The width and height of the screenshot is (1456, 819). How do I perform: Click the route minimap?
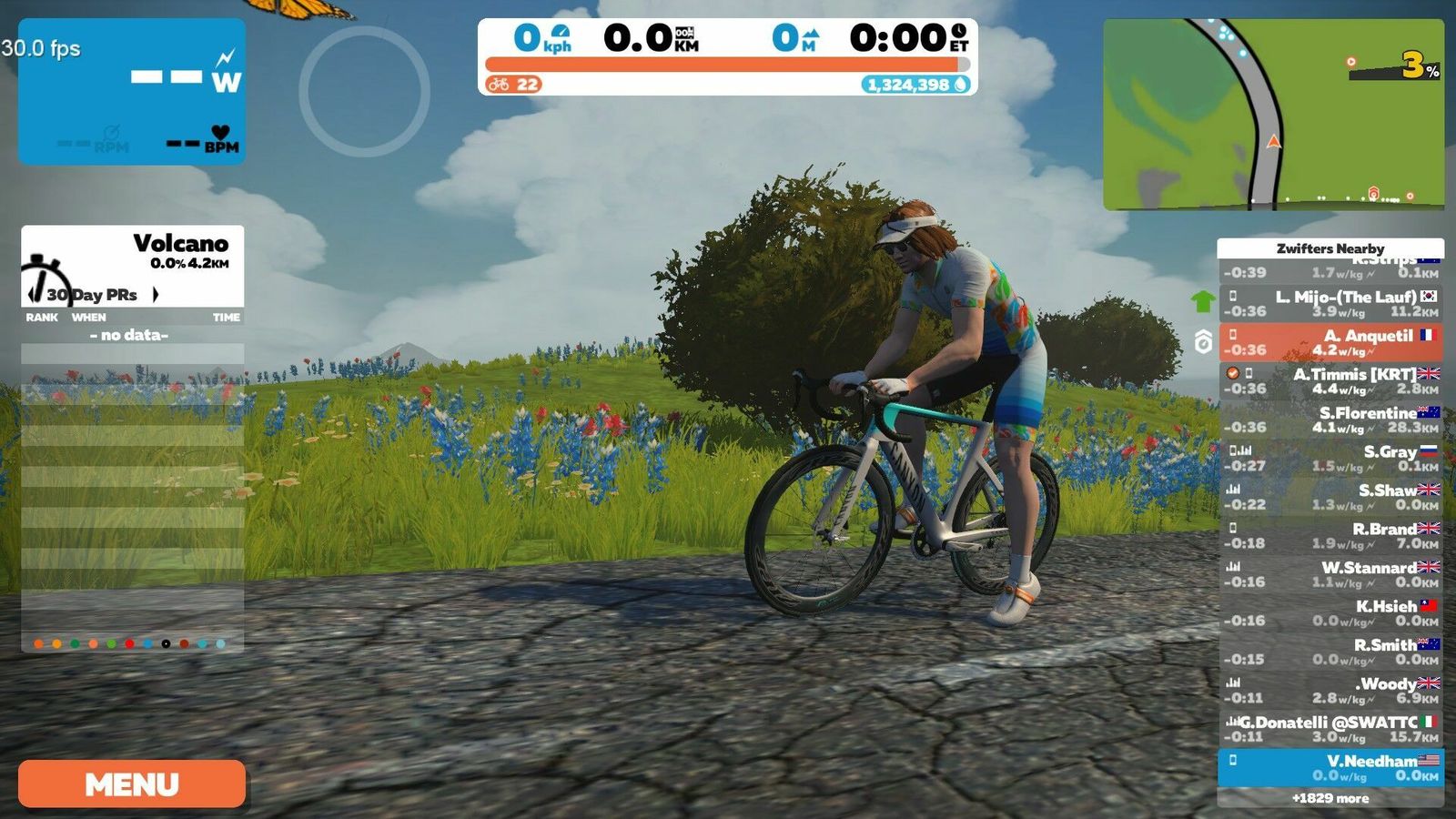pyautogui.click(x=1273, y=115)
